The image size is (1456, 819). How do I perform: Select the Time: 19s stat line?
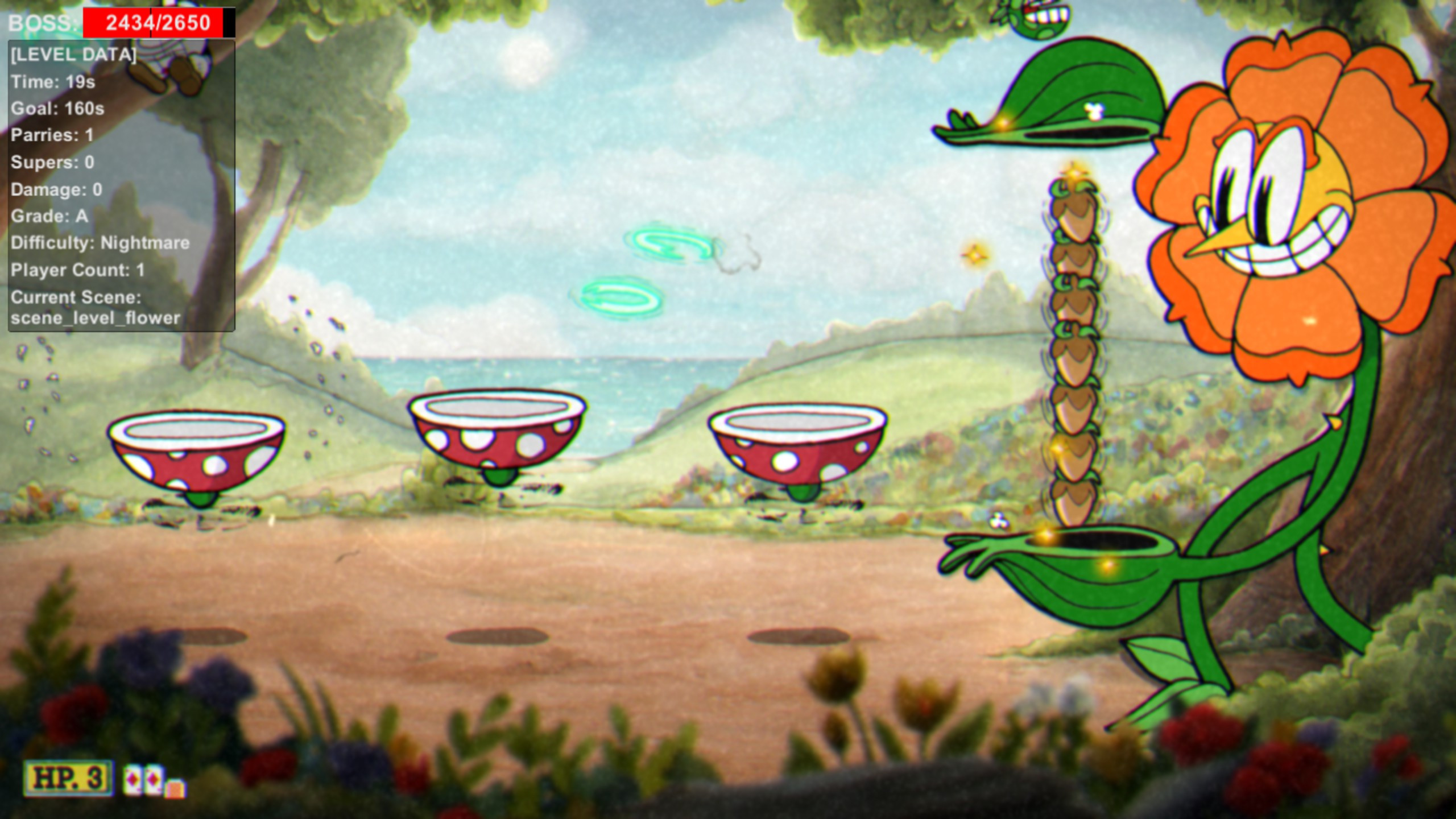(x=54, y=81)
